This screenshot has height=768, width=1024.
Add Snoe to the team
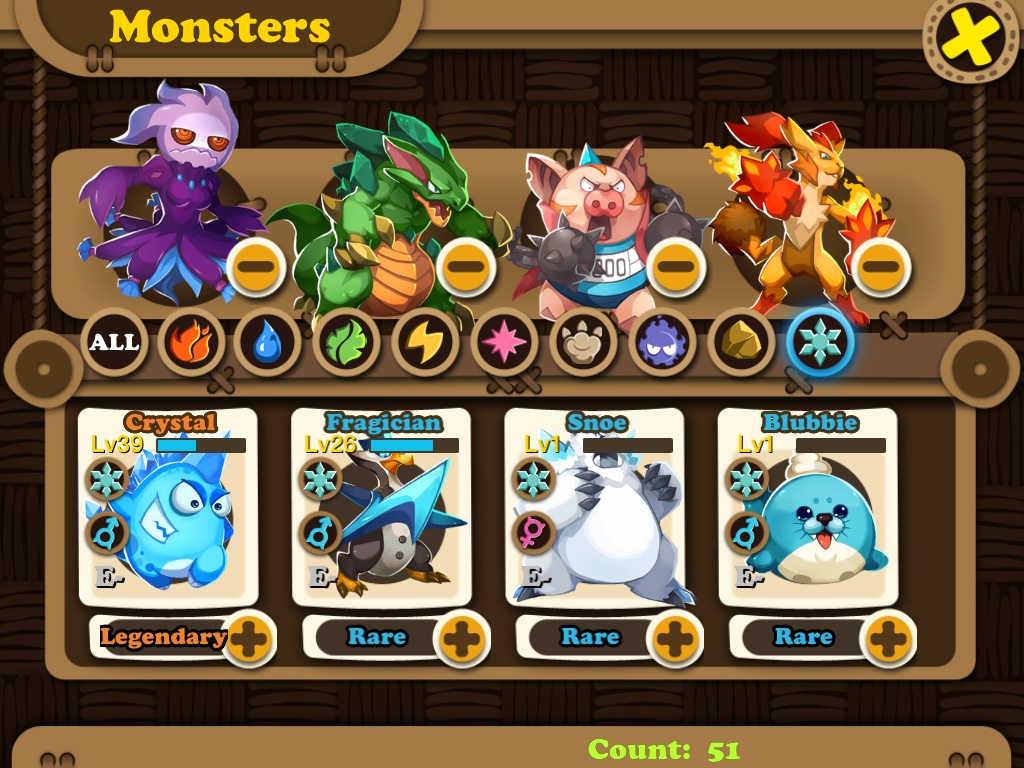tap(675, 638)
